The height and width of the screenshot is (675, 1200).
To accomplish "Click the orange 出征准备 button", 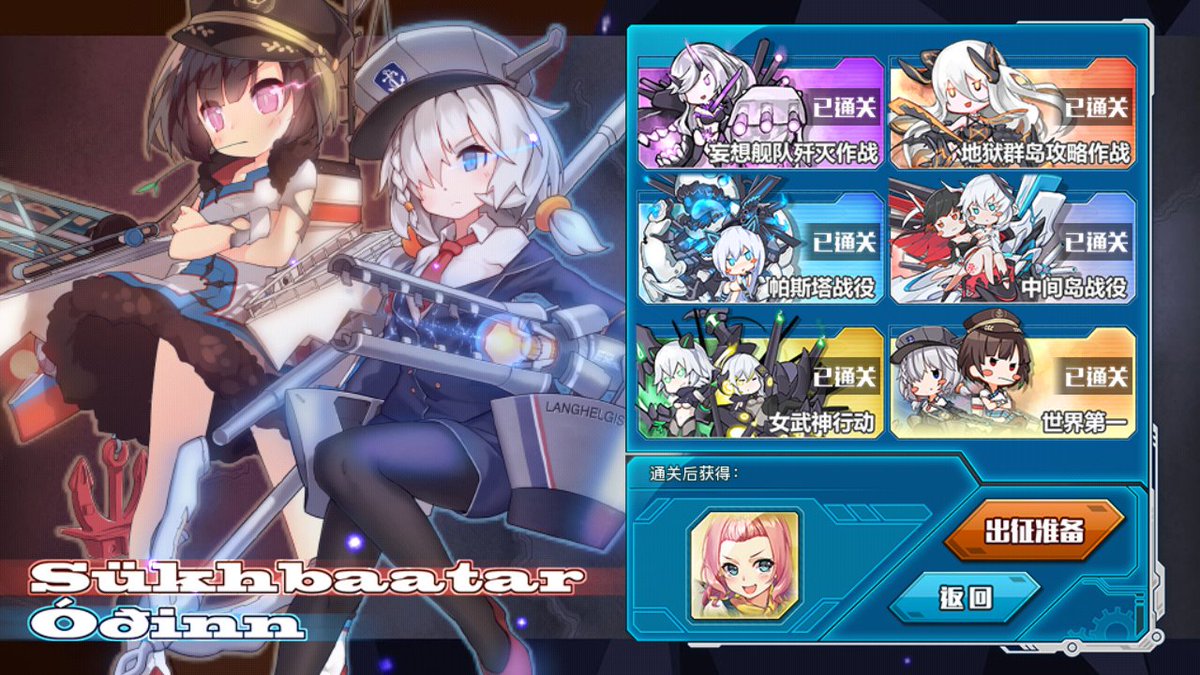I will pos(1034,531).
